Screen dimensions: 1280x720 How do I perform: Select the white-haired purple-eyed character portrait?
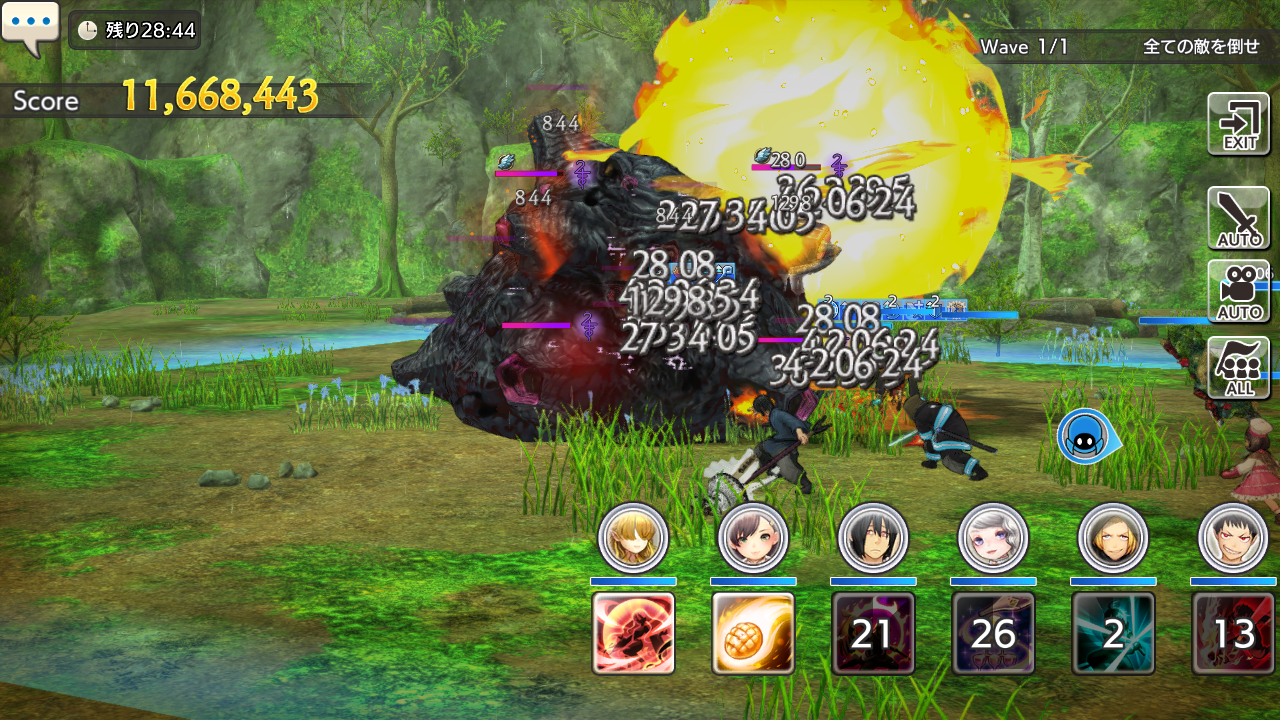tap(993, 537)
